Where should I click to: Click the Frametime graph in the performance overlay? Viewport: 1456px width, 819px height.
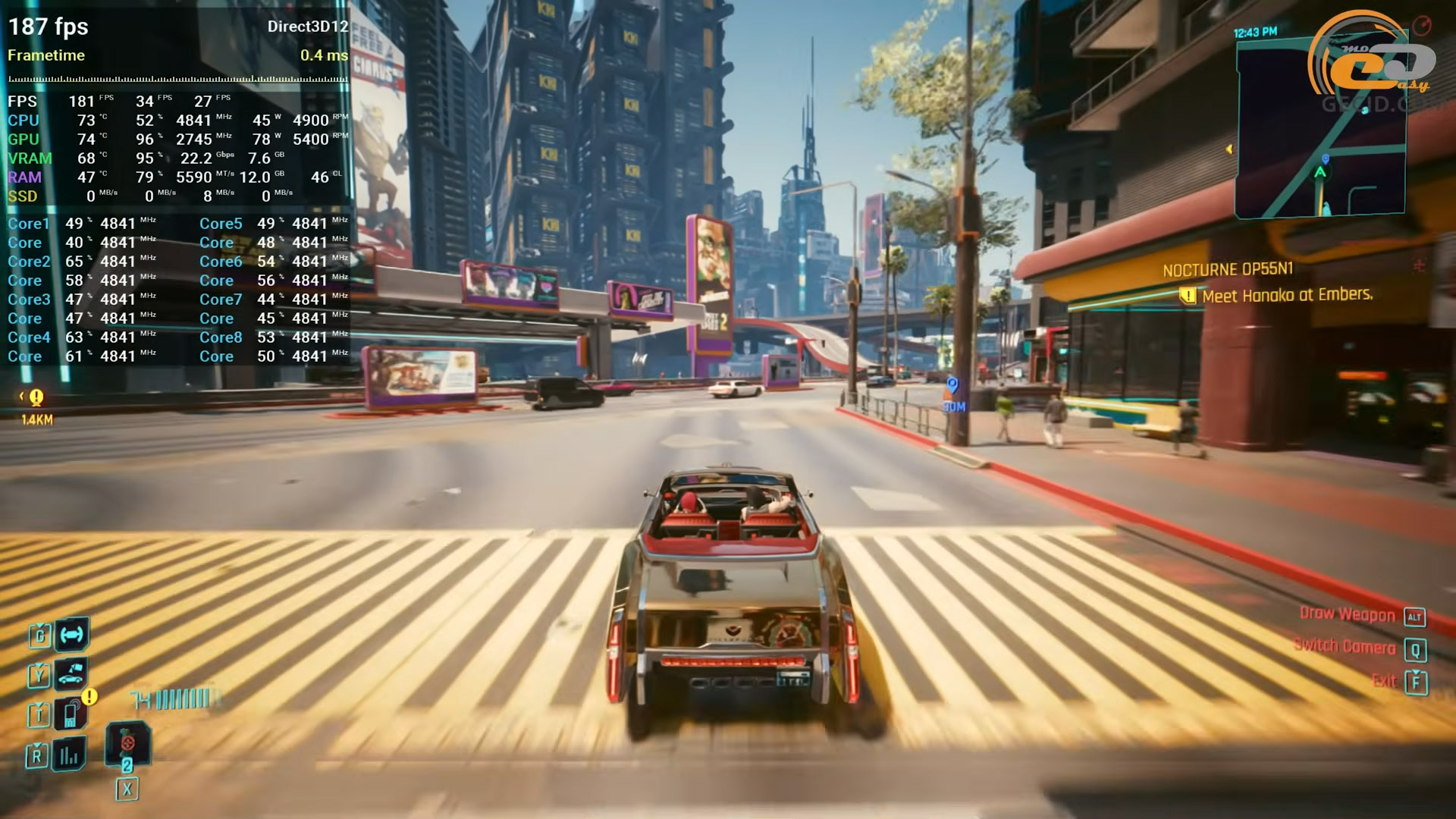177,78
